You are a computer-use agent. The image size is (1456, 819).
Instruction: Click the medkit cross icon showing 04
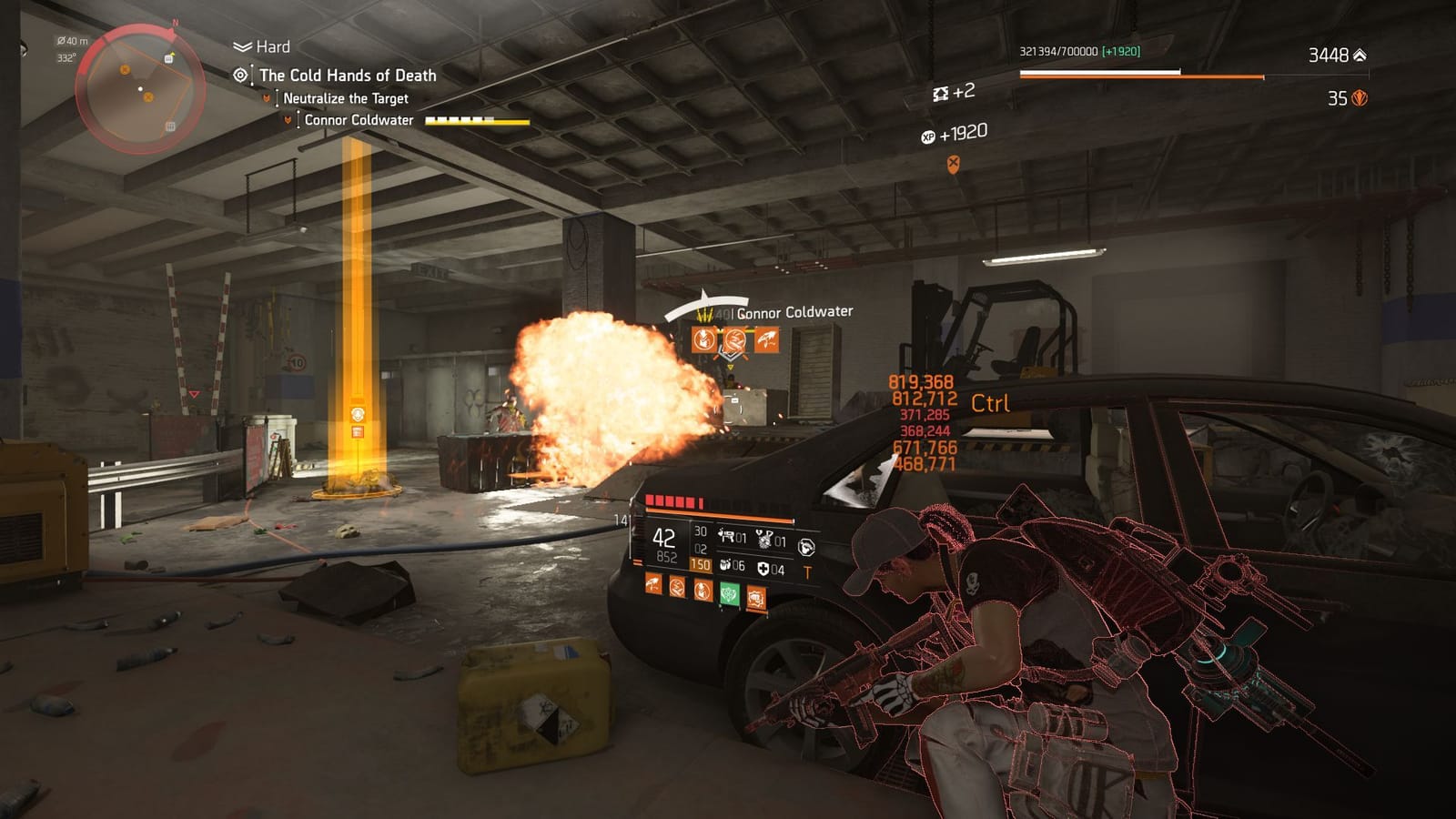tap(763, 568)
